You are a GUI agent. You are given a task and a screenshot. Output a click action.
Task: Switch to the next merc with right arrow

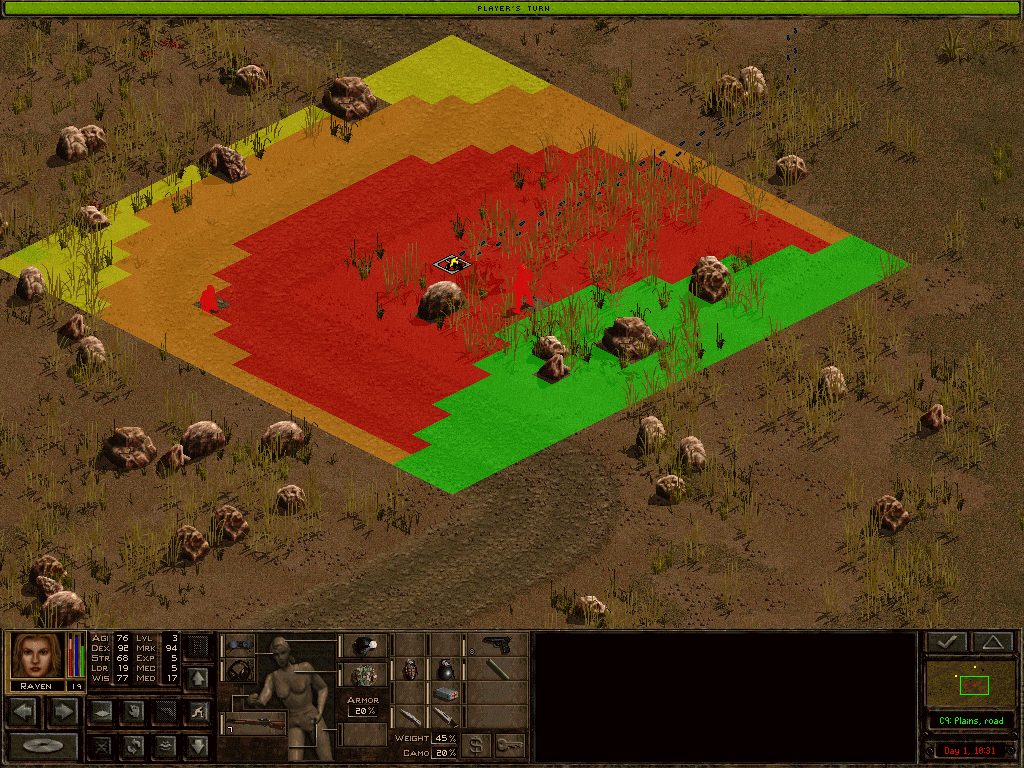(x=62, y=711)
